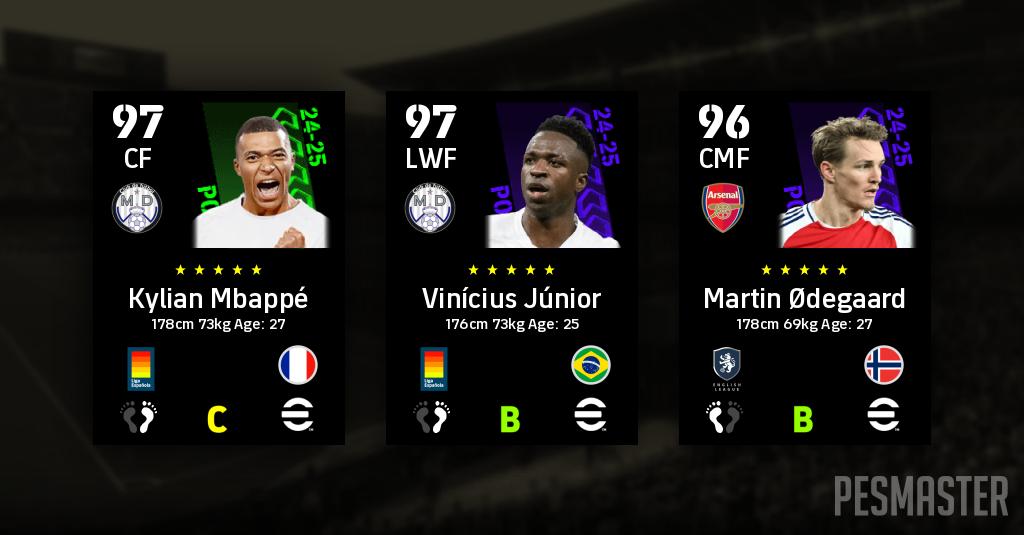Click the English League logo
The height and width of the screenshot is (535, 1024).
coord(726,366)
